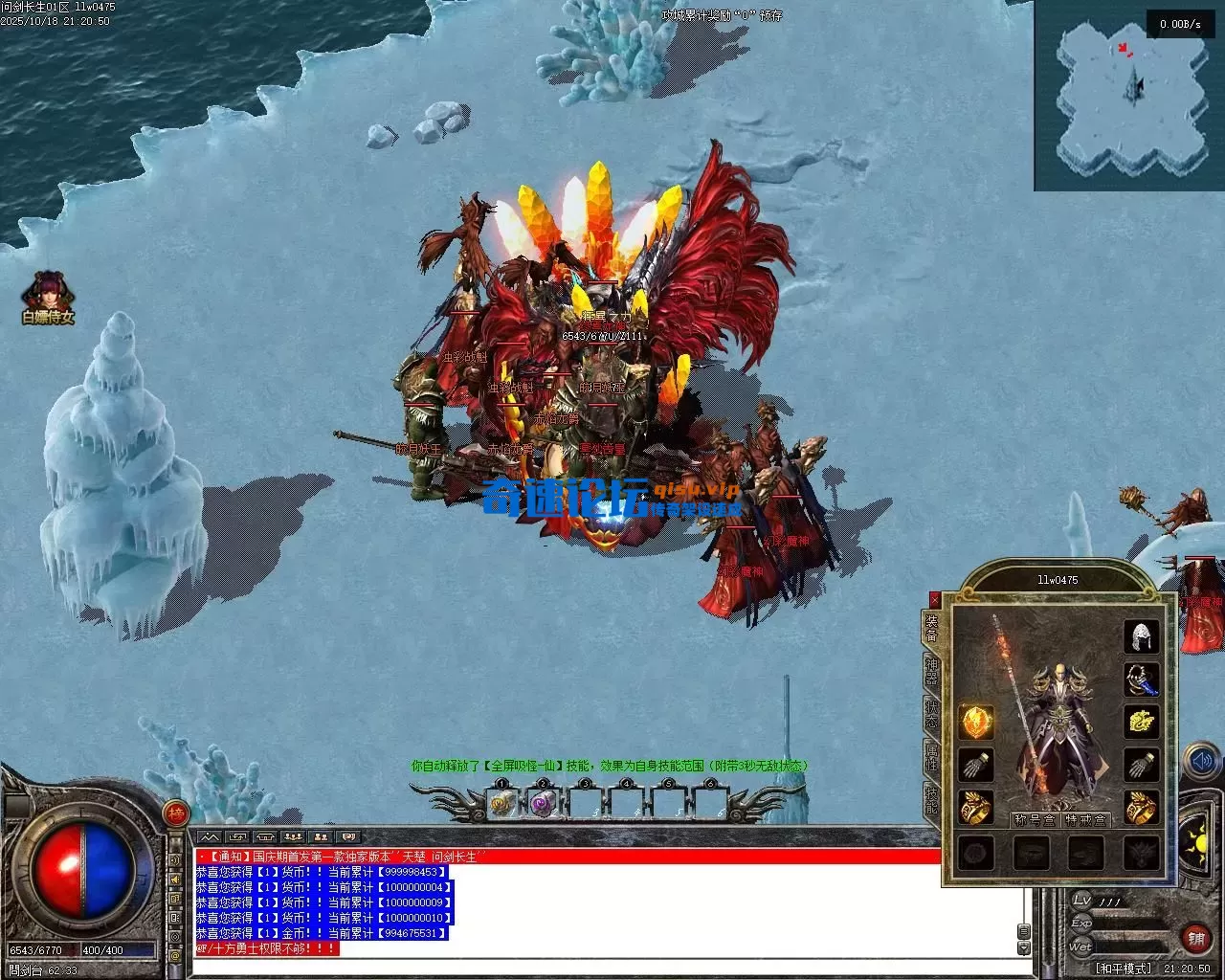Viewport: 1225px width, 980px height.
Task: Switch to the 神器 tab
Action: pos(931,669)
